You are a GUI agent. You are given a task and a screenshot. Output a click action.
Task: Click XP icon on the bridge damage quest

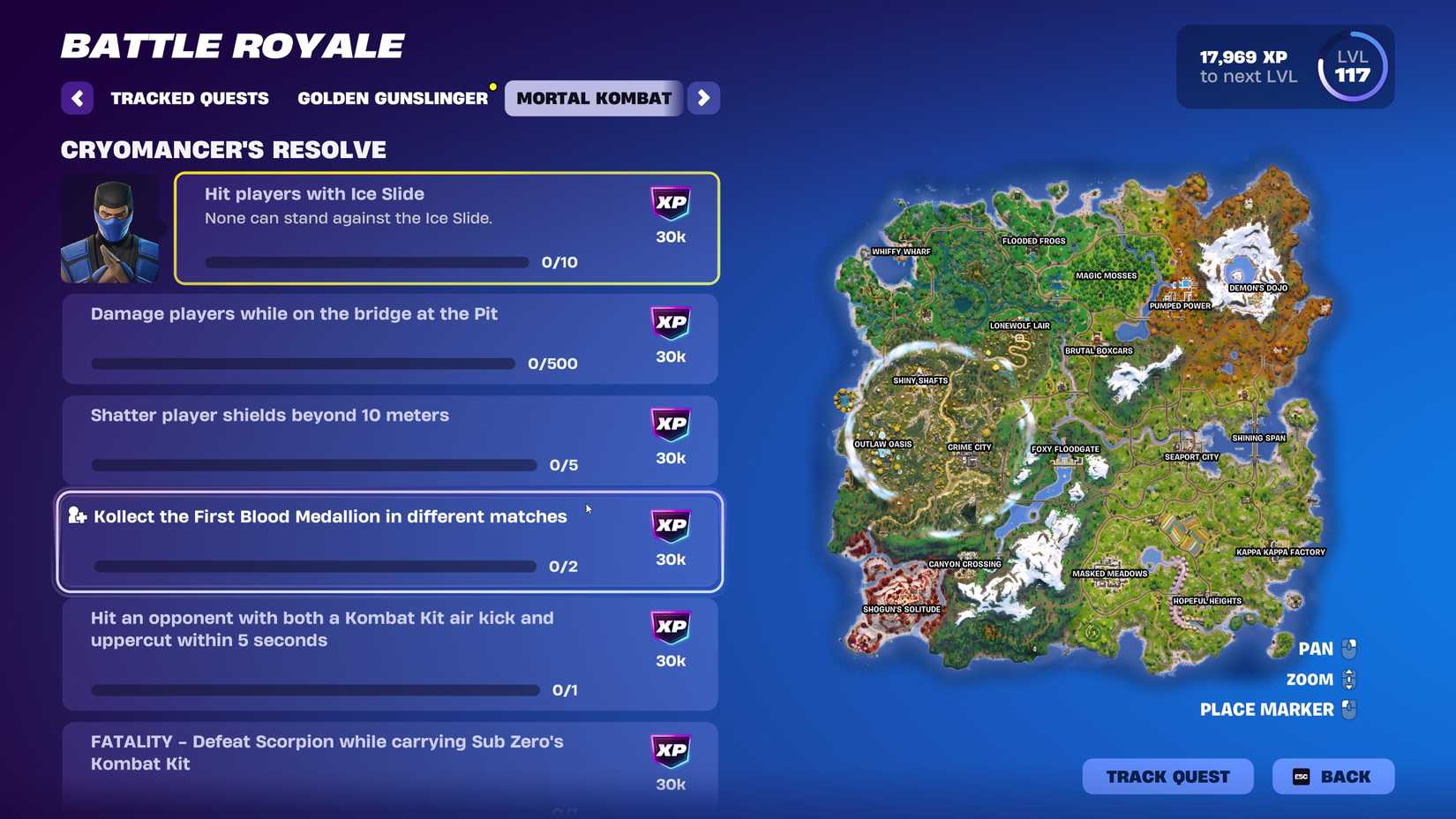click(x=672, y=323)
